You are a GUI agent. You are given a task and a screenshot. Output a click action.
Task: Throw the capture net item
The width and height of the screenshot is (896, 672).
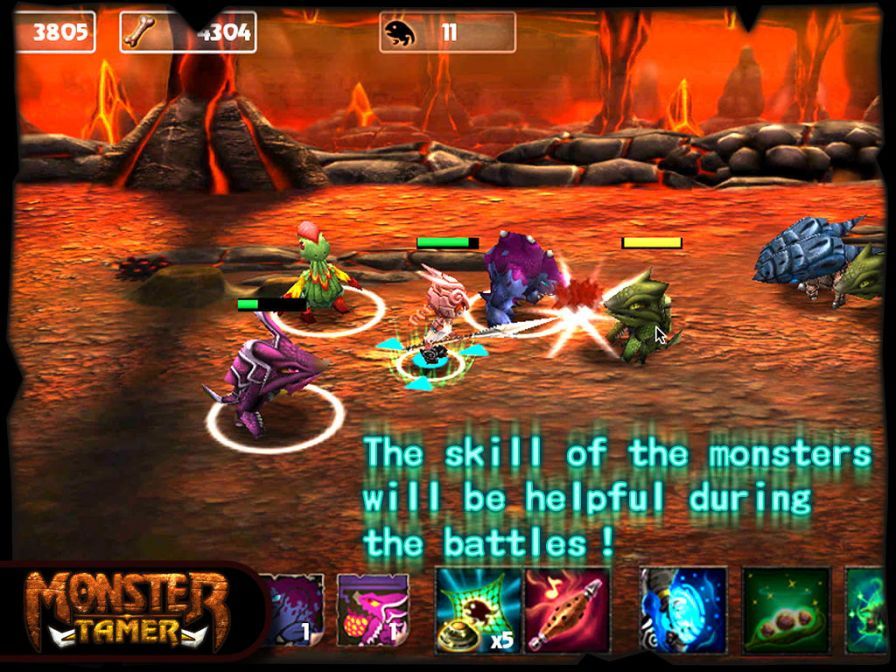pos(477,610)
